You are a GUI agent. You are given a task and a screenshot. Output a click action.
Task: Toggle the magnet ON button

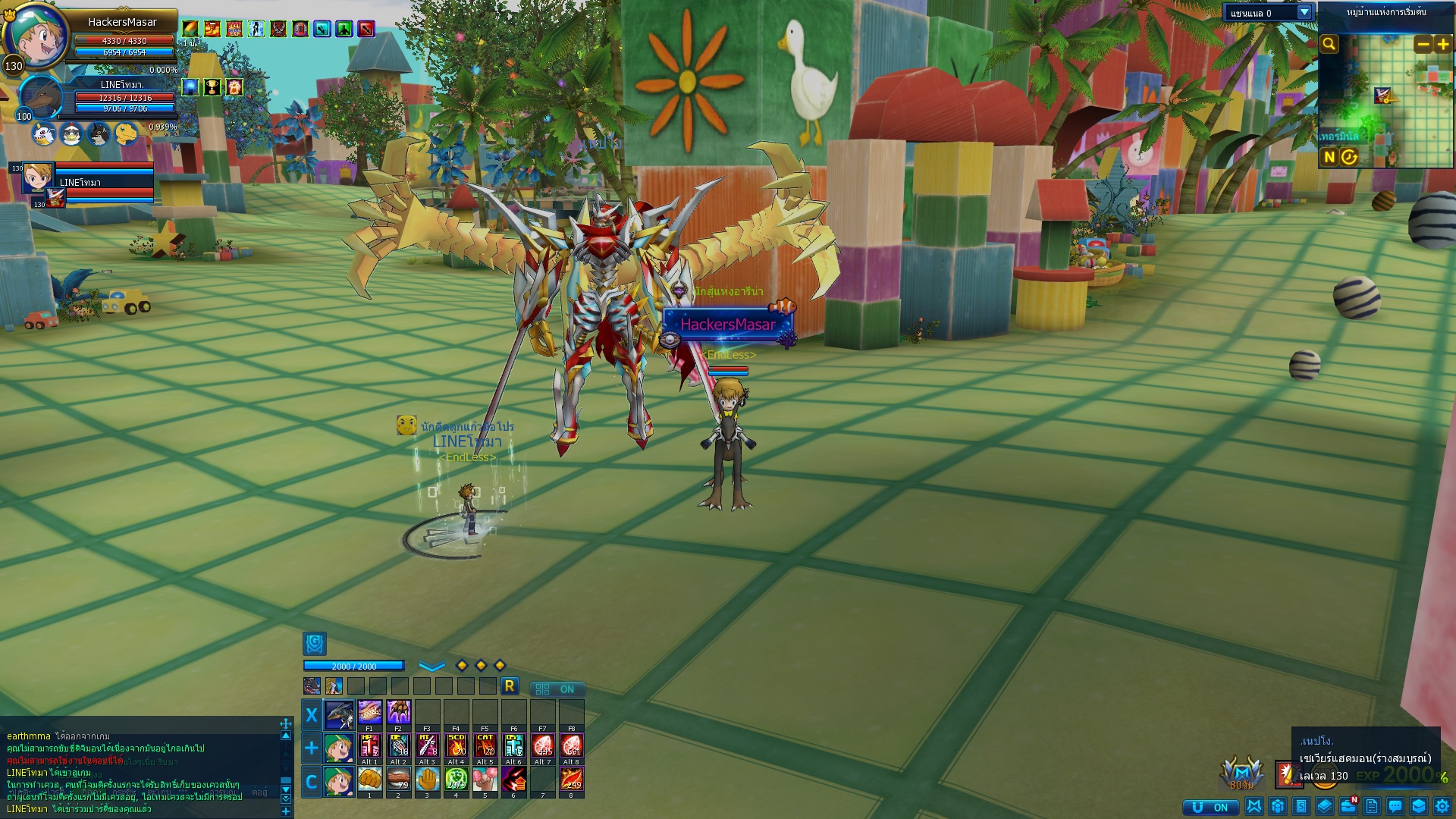pyautogui.click(x=1210, y=807)
